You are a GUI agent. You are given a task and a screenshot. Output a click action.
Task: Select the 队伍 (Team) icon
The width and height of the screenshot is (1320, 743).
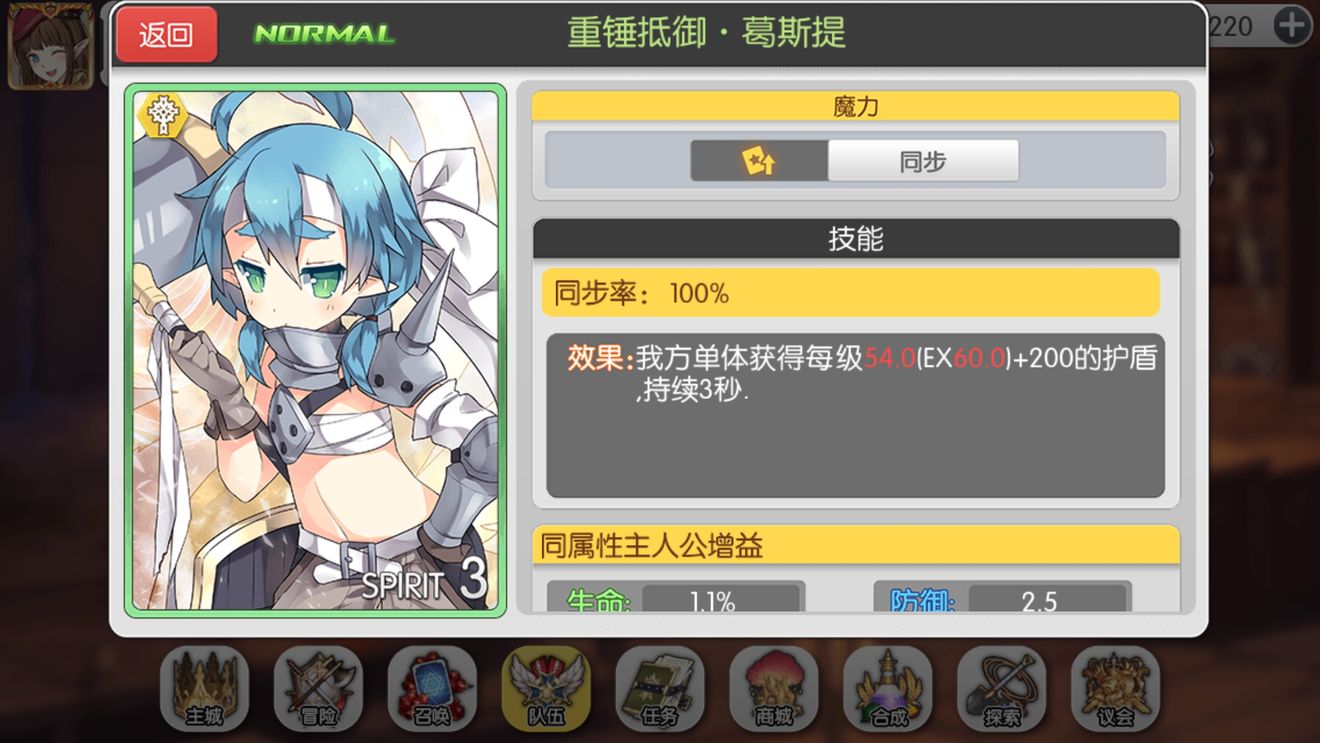pos(546,688)
